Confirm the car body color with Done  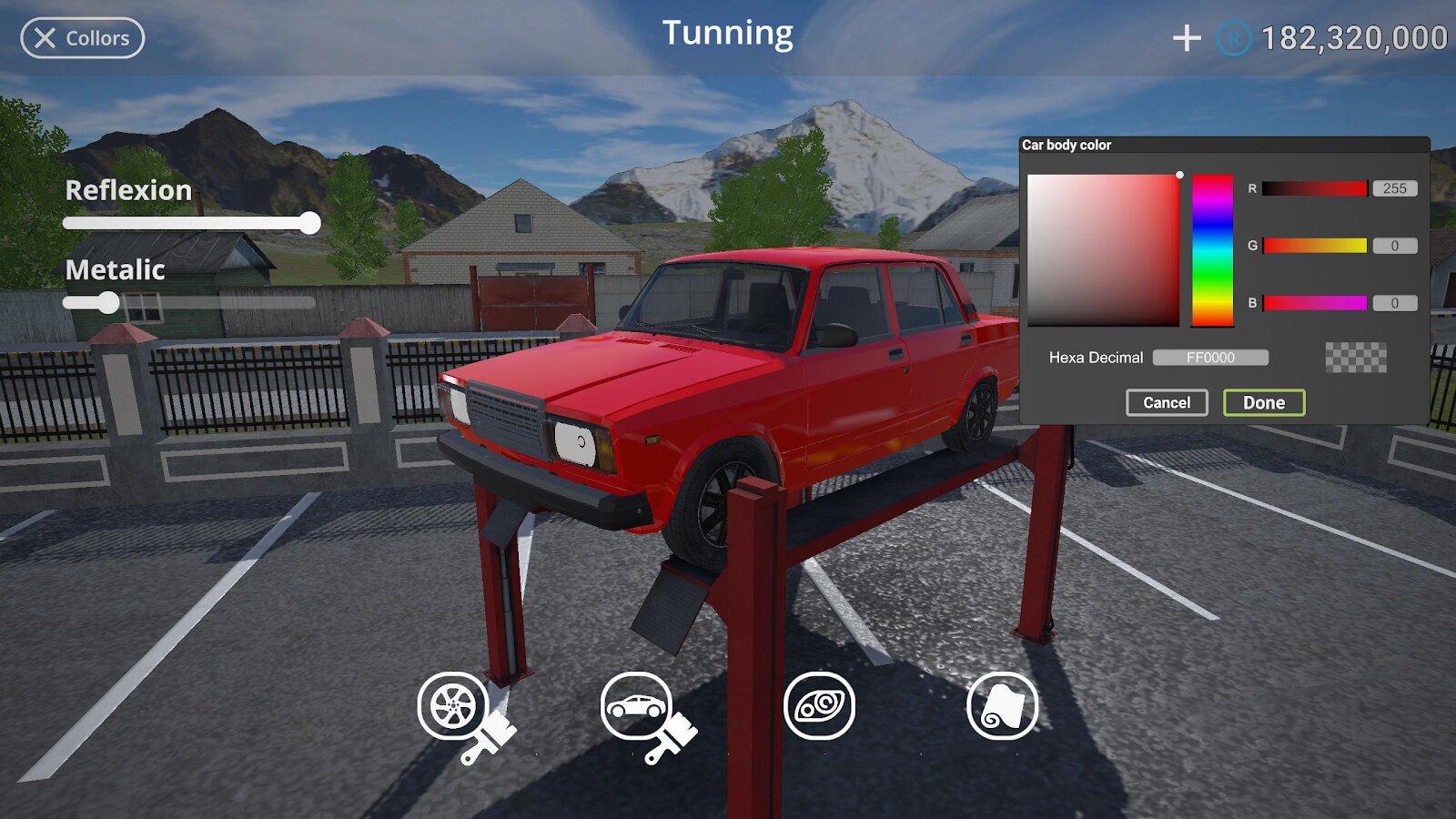tap(1263, 402)
